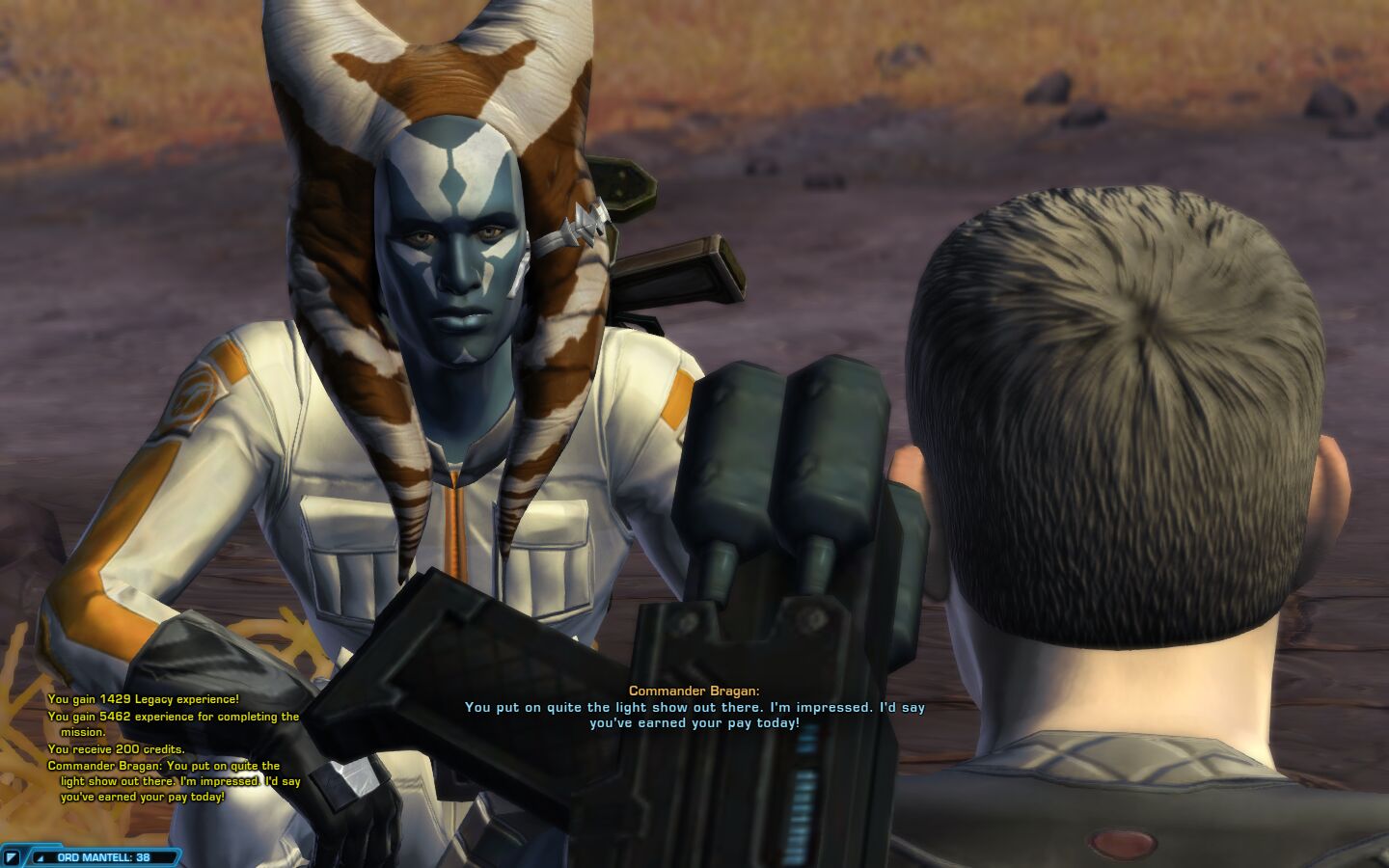Open the Ord Mantell: 38 population list
Viewport: 1389px width, 868px height.
pos(102,856)
